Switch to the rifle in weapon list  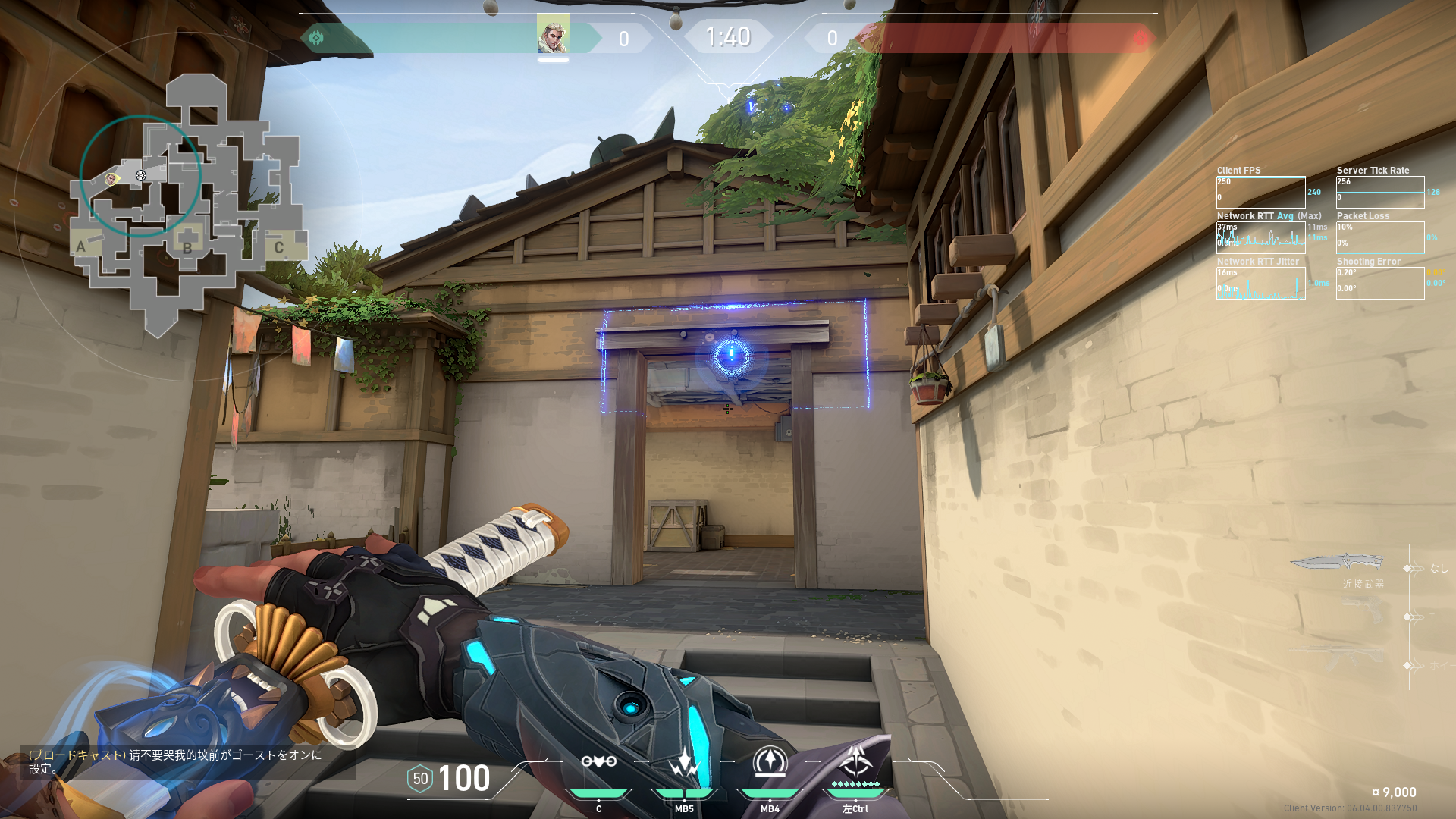click(x=1338, y=657)
